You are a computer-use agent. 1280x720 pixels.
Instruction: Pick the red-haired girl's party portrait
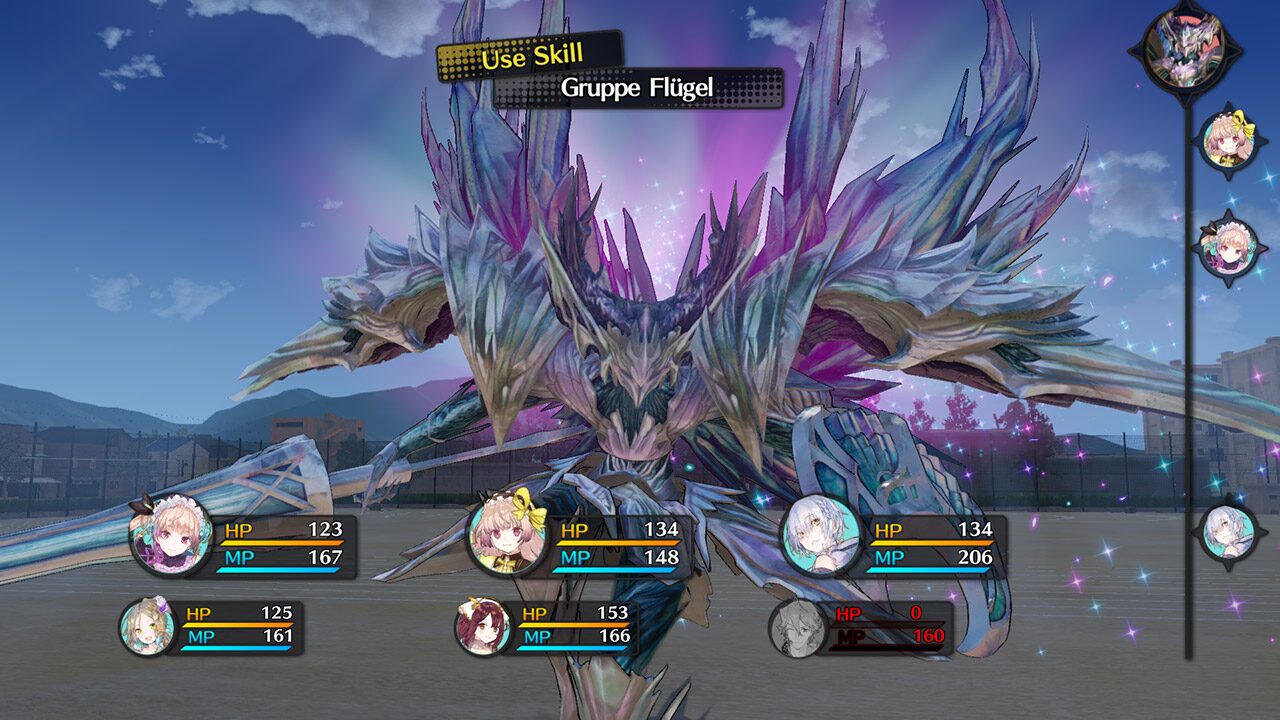tap(484, 628)
